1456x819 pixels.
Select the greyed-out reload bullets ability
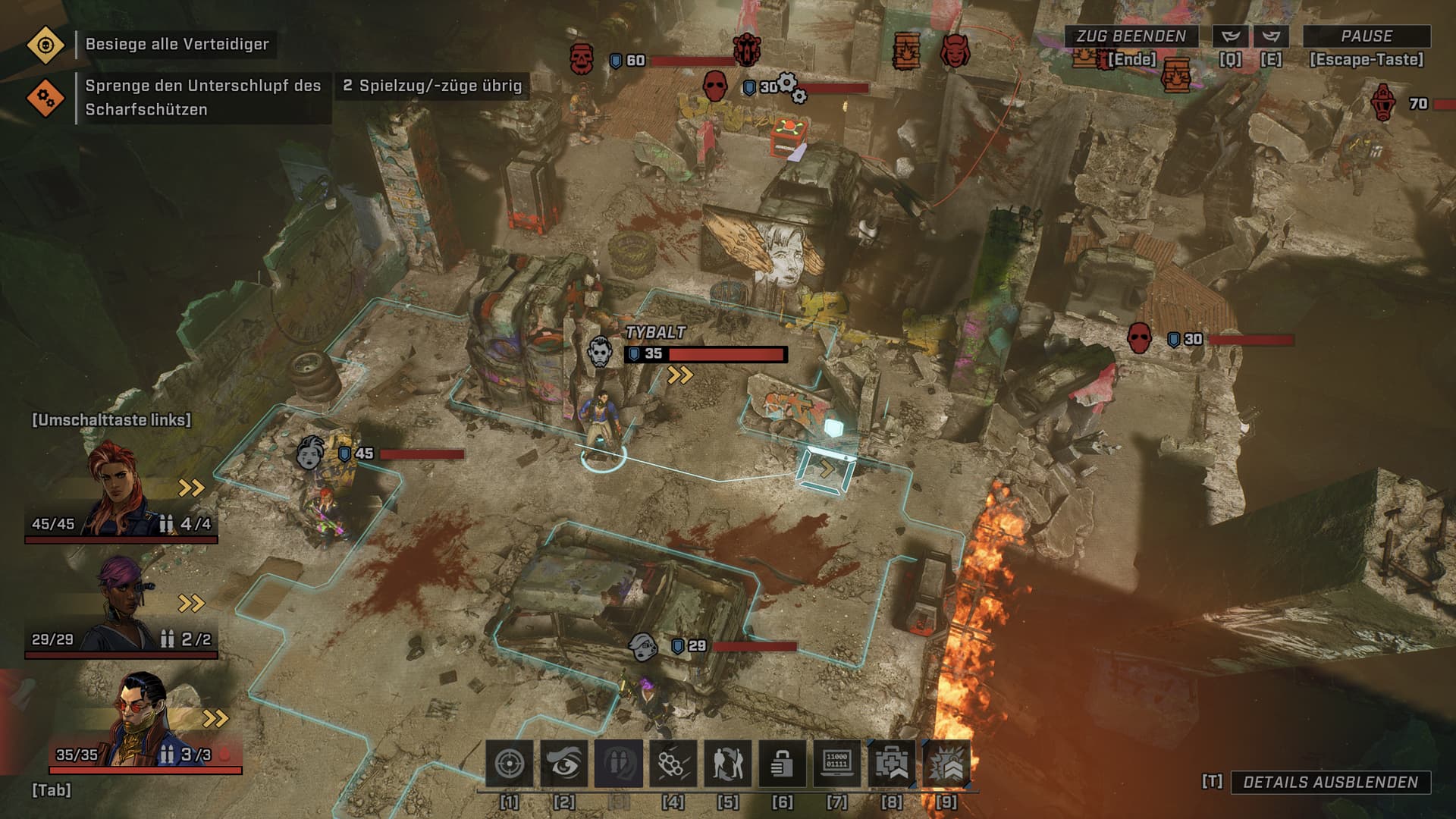619,764
